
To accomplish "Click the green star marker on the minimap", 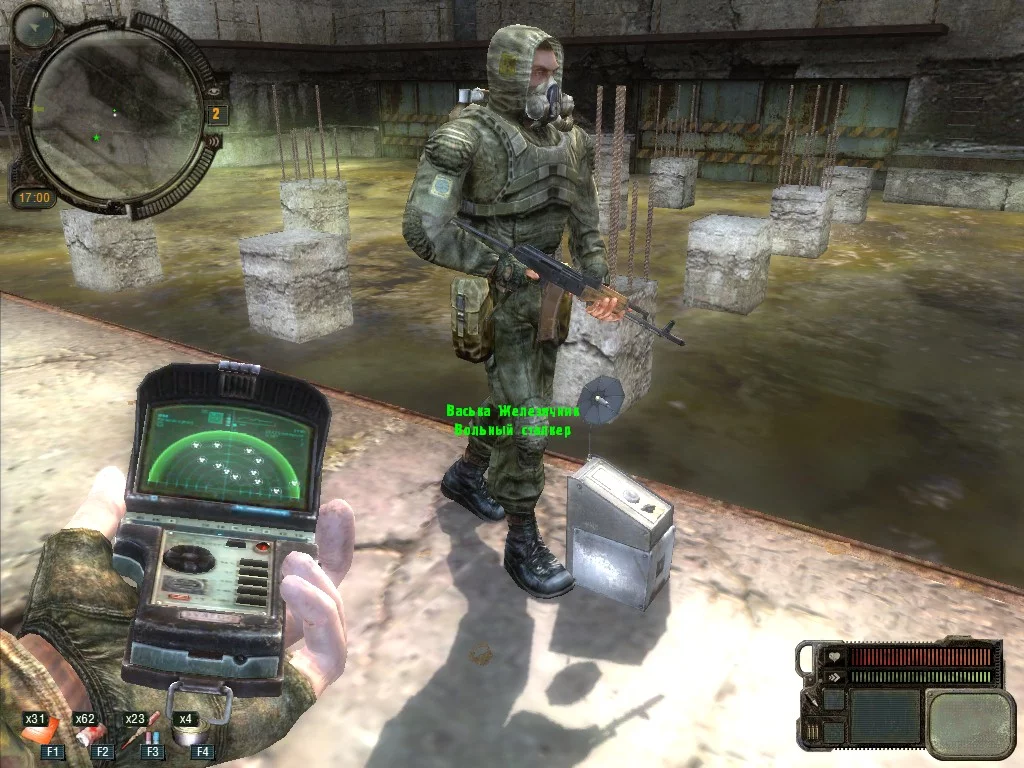I will (96, 137).
